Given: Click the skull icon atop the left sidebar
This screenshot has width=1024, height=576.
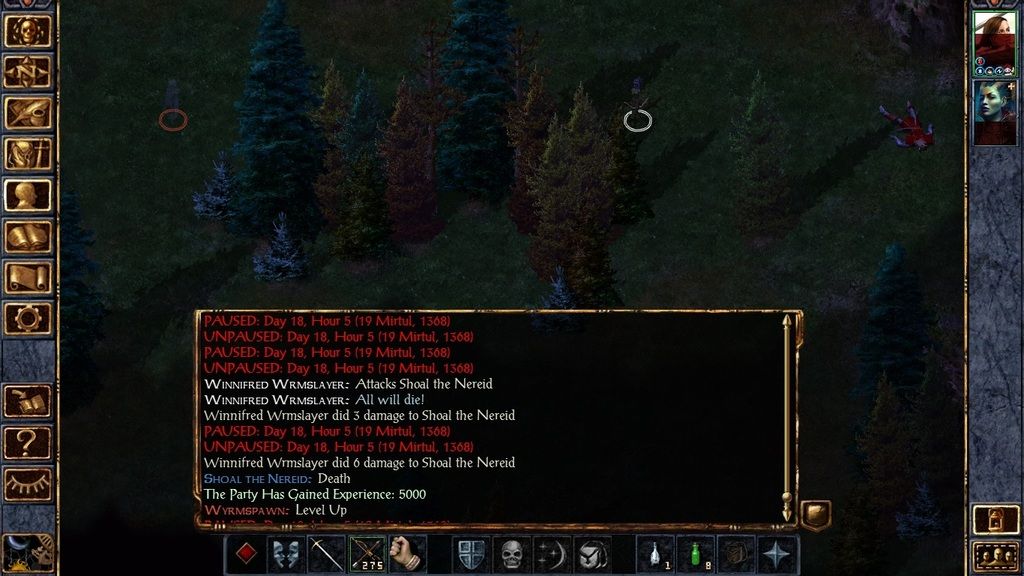Looking at the screenshot, I should click(x=28, y=30).
